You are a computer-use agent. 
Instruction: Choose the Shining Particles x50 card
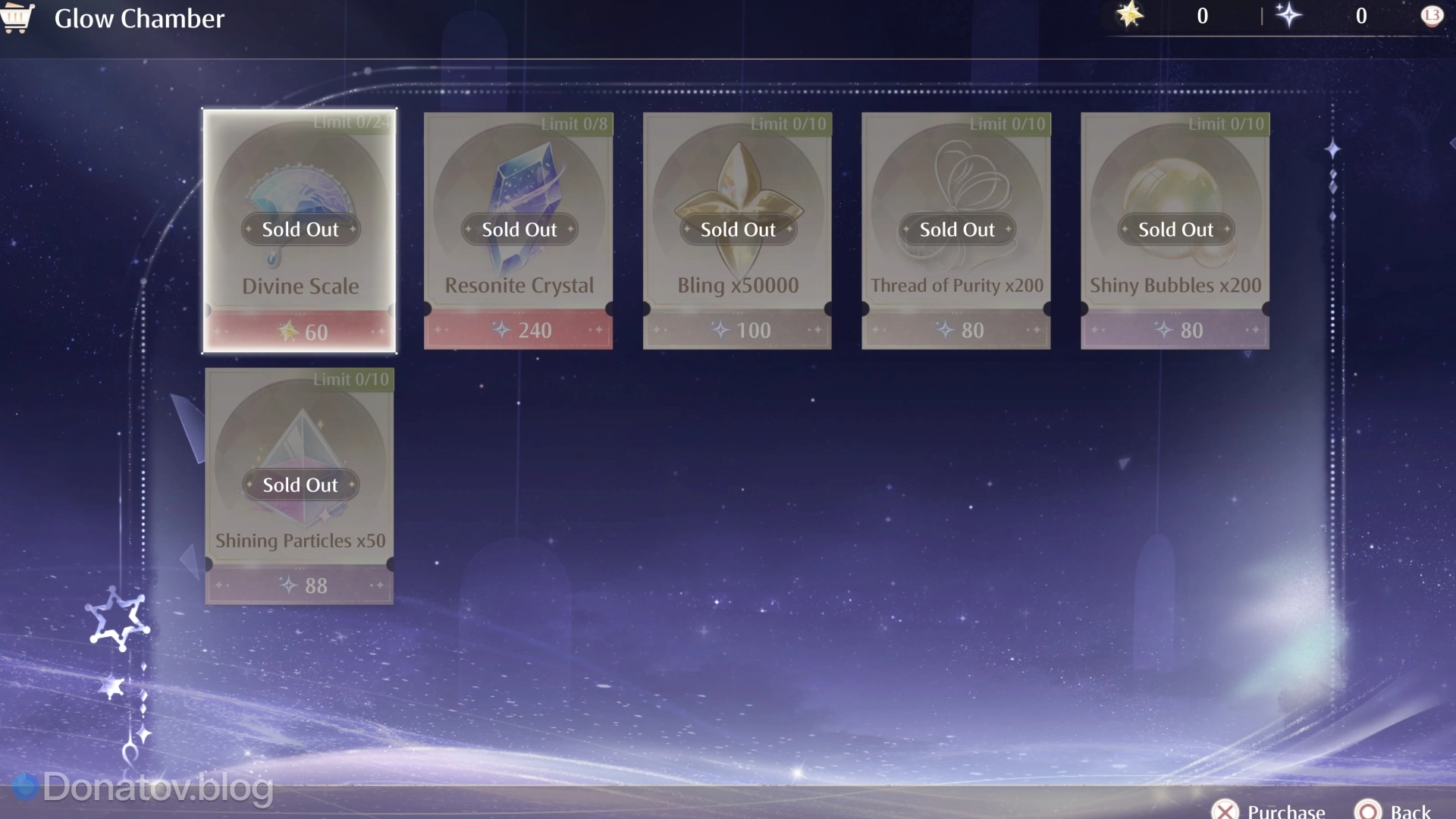click(x=300, y=486)
